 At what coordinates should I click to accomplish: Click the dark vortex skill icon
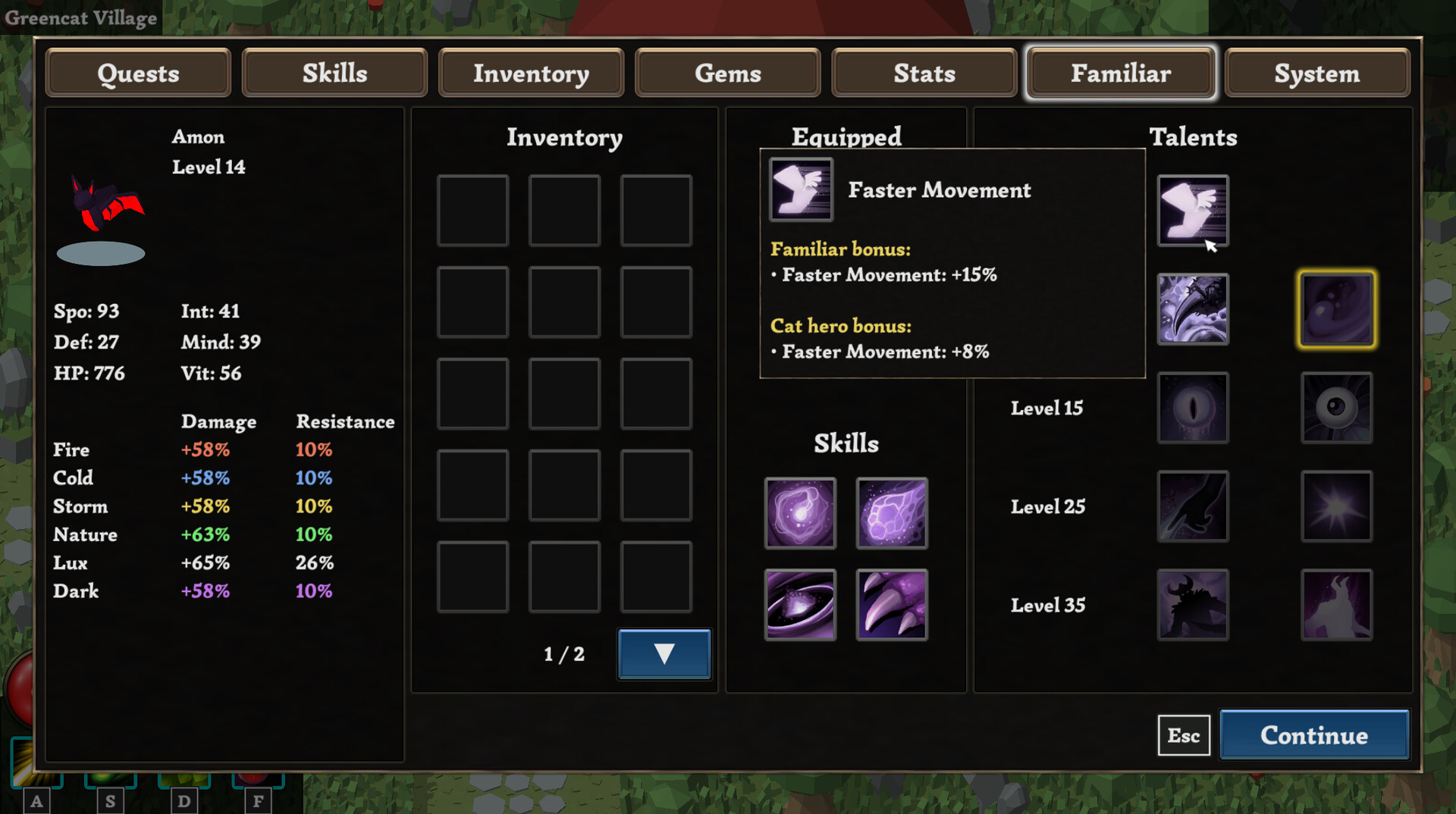tap(800, 605)
